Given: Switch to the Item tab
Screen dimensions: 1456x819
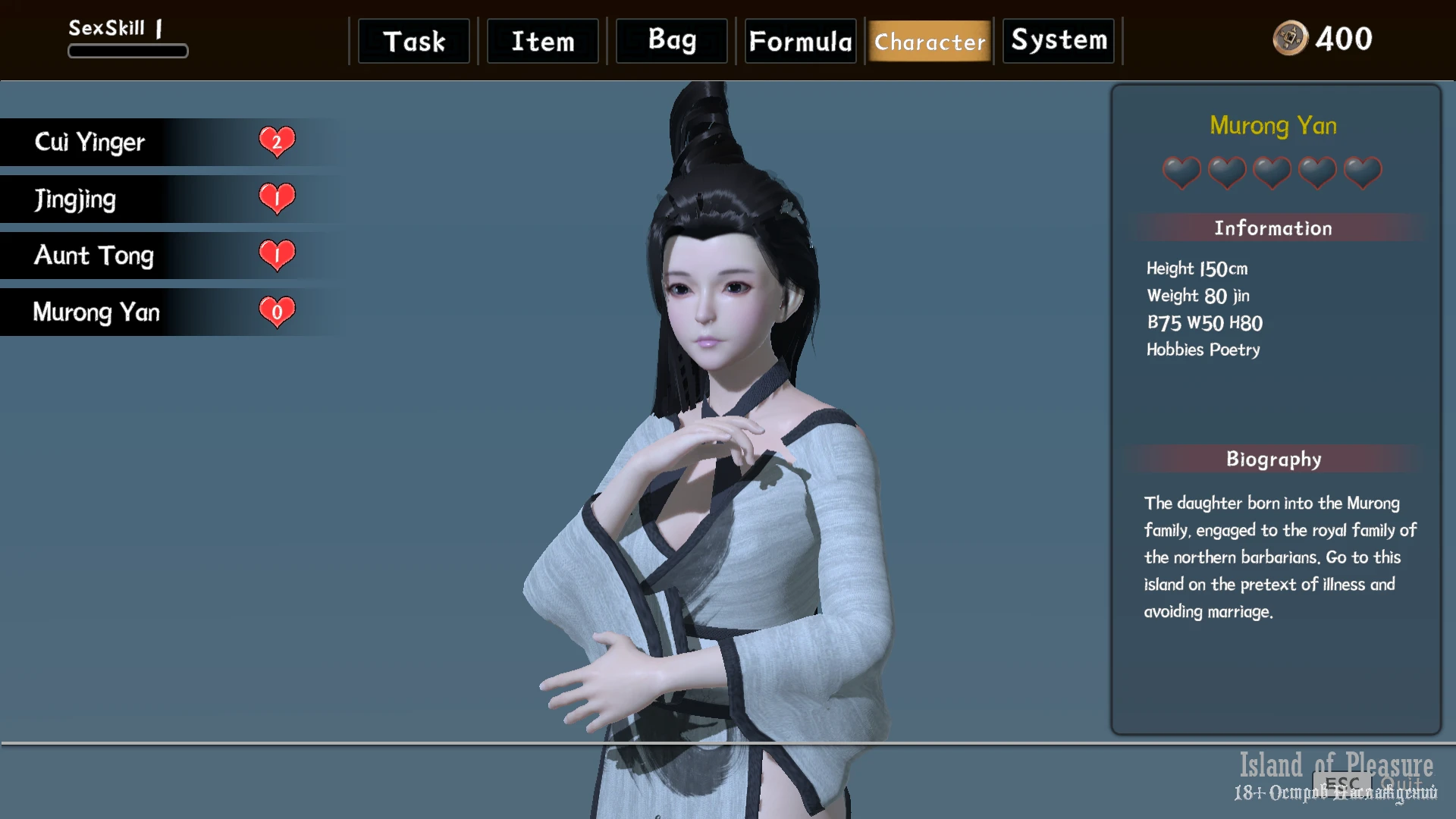Looking at the screenshot, I should click(543, 41).
